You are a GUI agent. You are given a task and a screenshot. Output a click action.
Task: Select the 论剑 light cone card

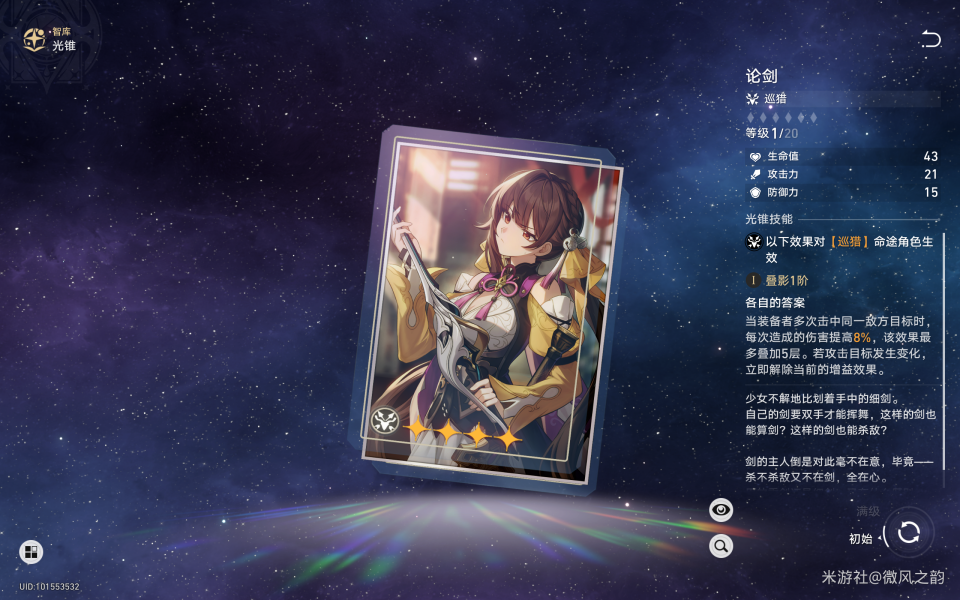(x=488, y=305)
